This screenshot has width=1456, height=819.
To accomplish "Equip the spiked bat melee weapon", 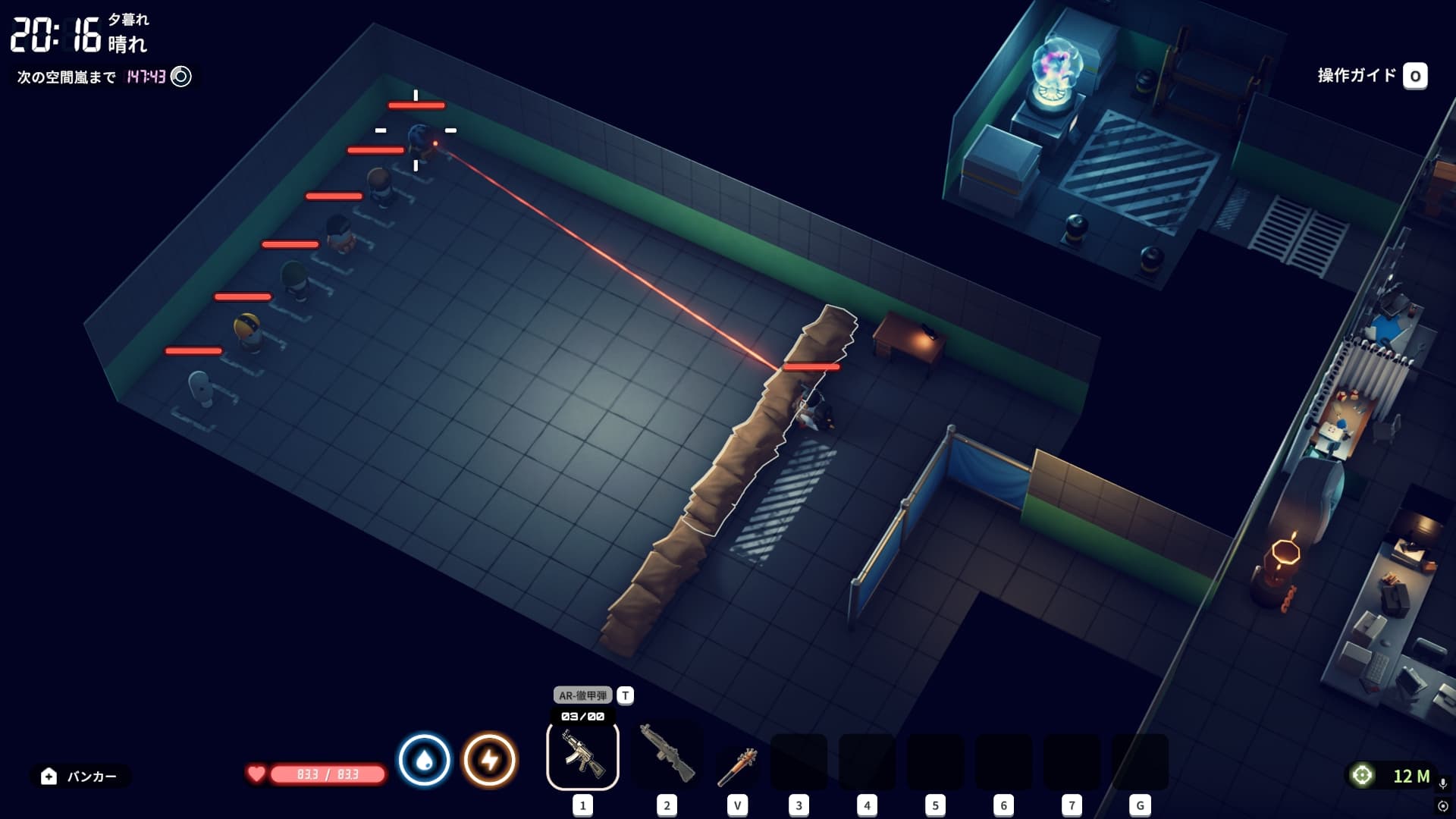I will tap(736, 764).
